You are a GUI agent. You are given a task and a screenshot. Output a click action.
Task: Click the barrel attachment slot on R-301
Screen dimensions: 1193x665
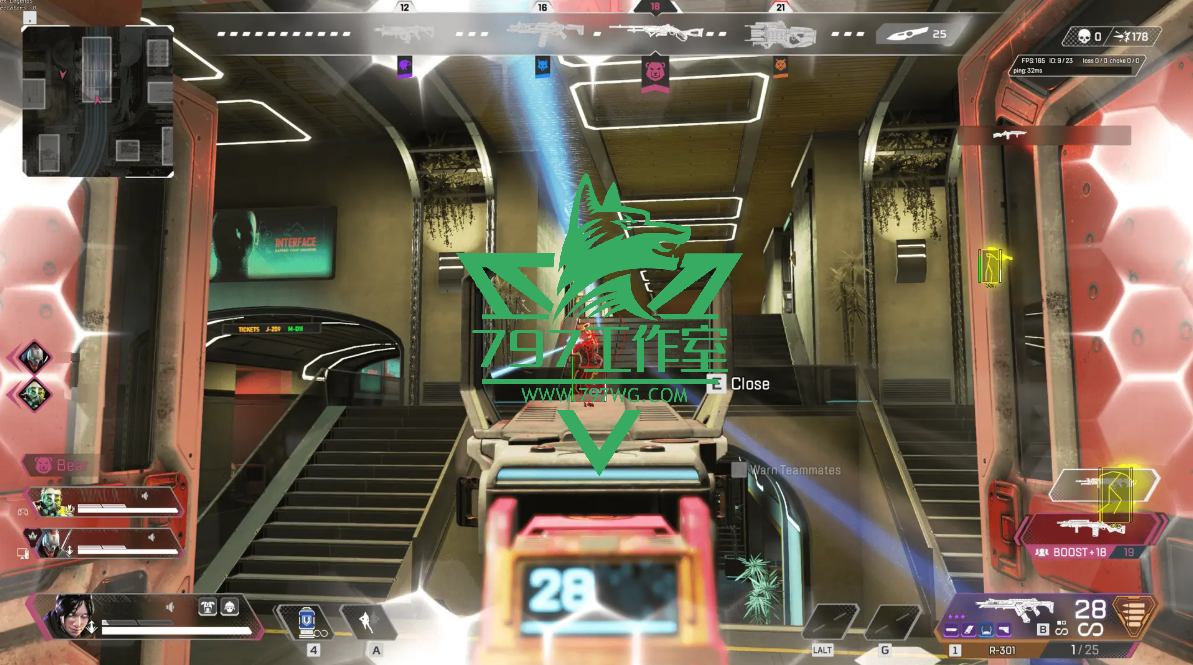coord(952,630)
